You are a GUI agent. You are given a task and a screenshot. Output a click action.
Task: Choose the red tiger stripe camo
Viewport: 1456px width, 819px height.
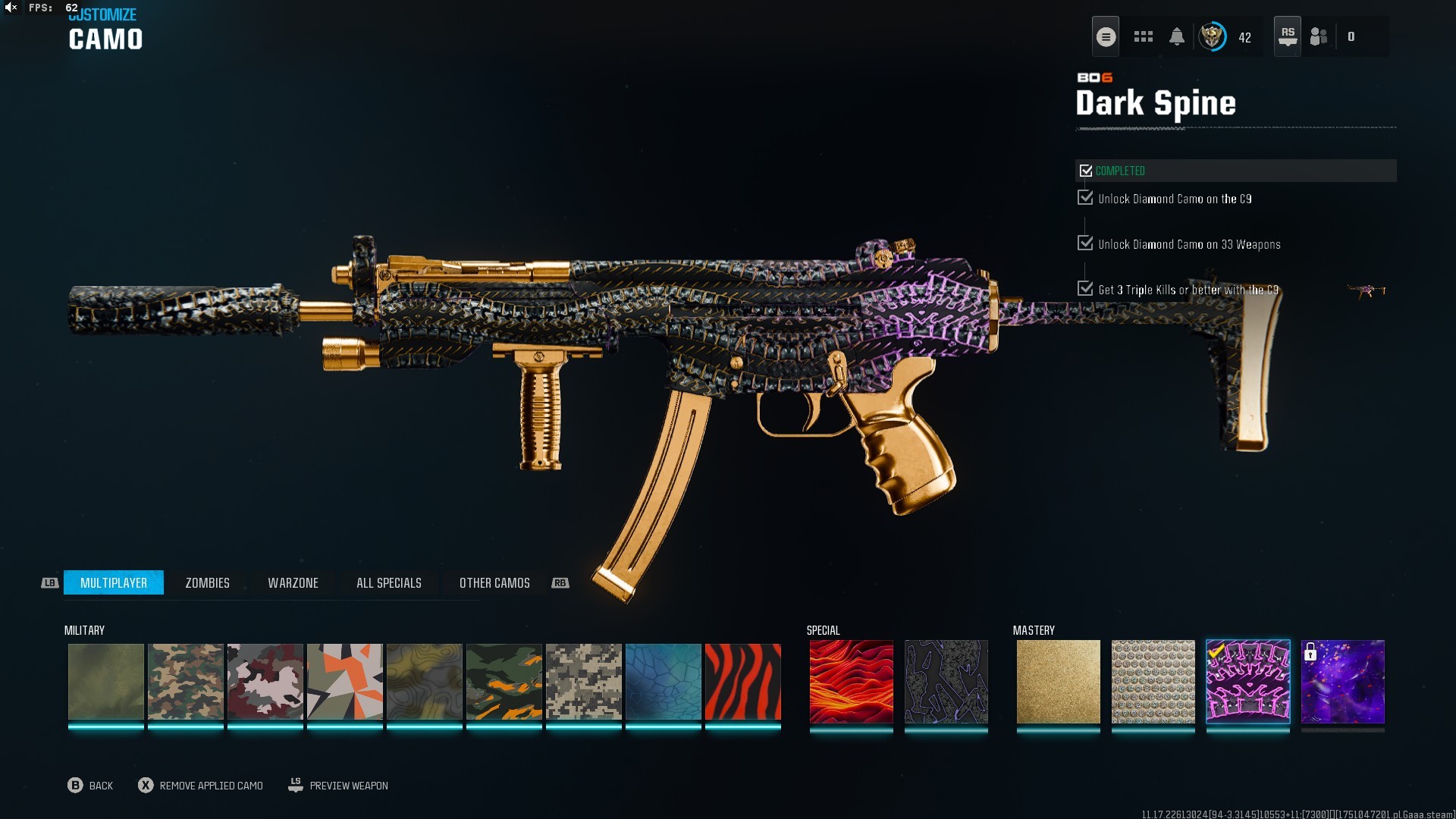click(x=742, y=681)
